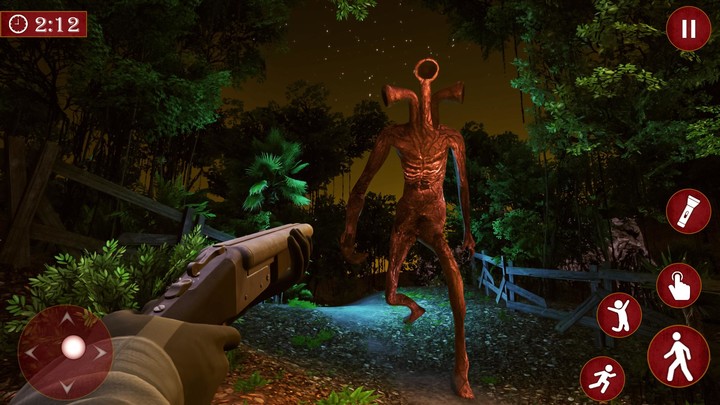Select the running figure sprint button

coord(602,379)
